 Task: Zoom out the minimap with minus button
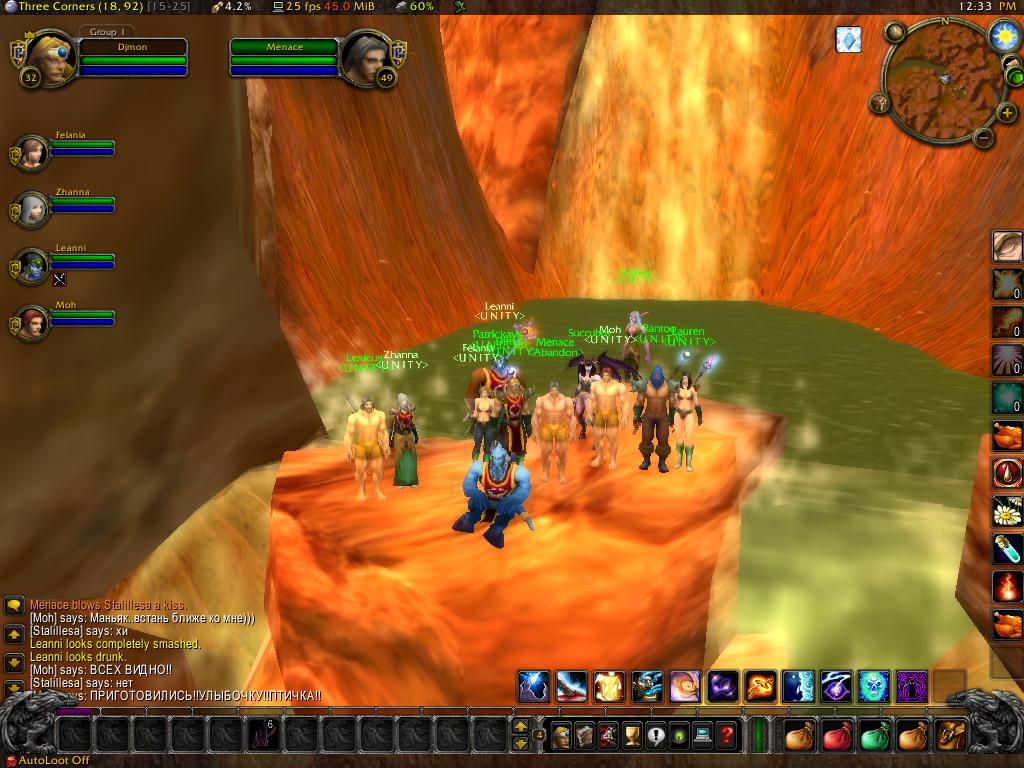pyautogui.click(x=983, y=138)
